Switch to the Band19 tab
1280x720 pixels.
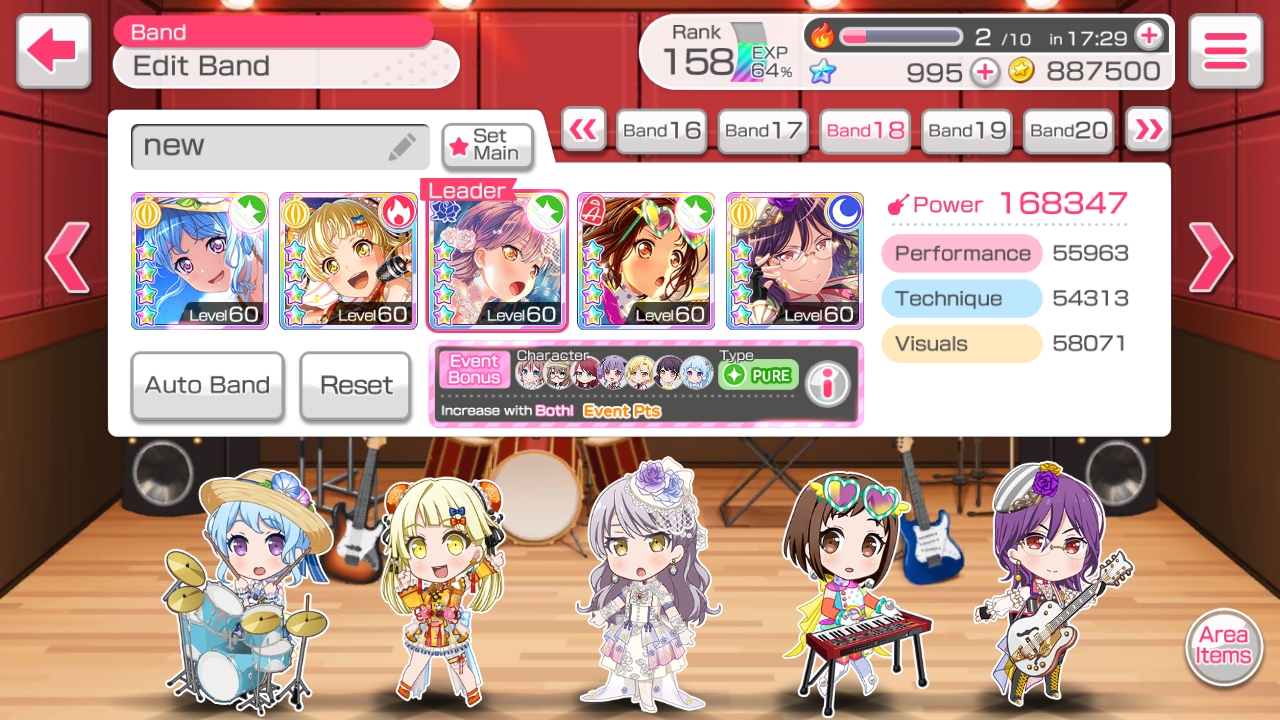(x=966, y=131)
